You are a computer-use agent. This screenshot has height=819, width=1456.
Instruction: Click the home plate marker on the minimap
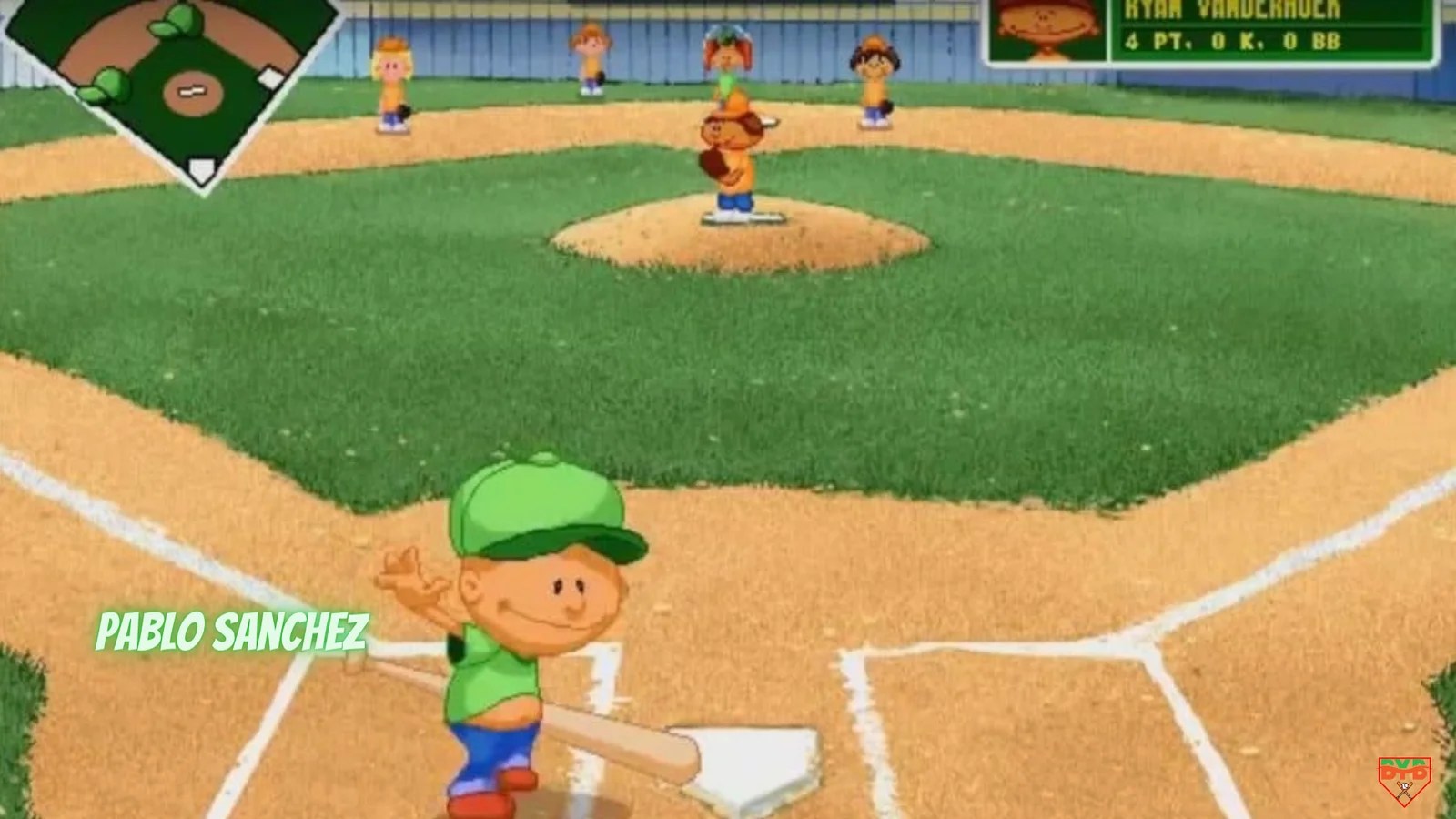[x=201, y=168]
